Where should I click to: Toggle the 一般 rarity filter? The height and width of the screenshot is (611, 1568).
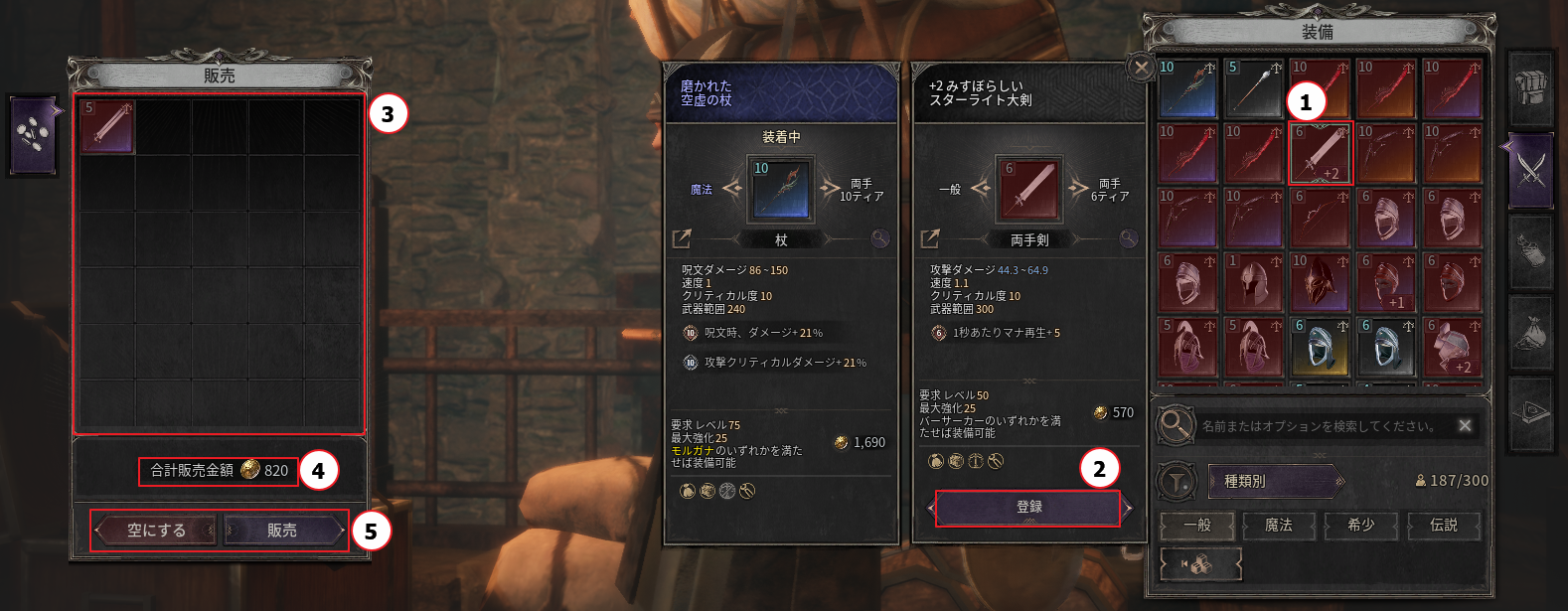1197,525
